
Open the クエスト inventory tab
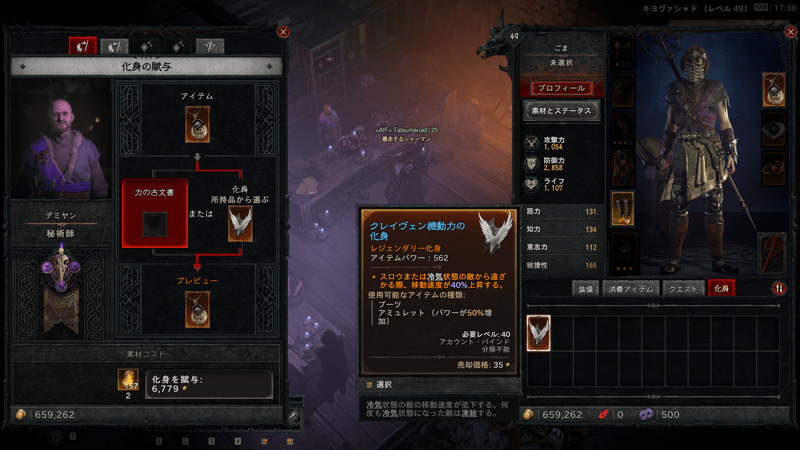click(x=682, y=288)
